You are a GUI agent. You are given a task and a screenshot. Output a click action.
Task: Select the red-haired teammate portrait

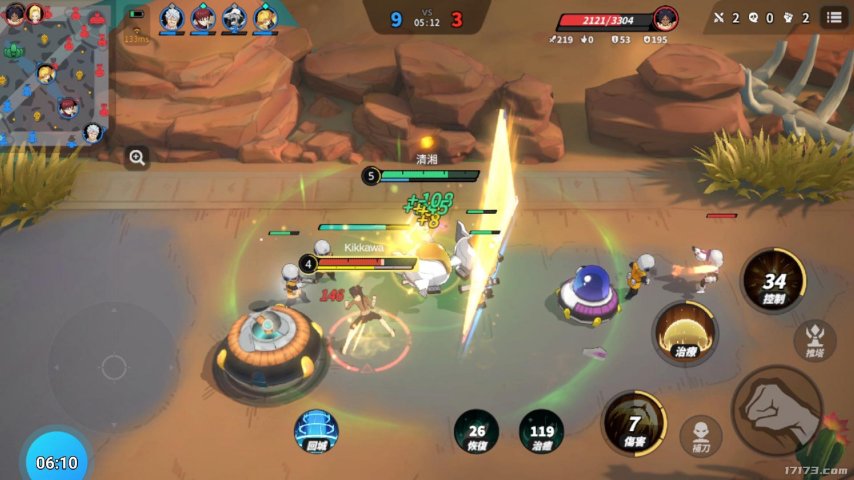tap(203, 17)
